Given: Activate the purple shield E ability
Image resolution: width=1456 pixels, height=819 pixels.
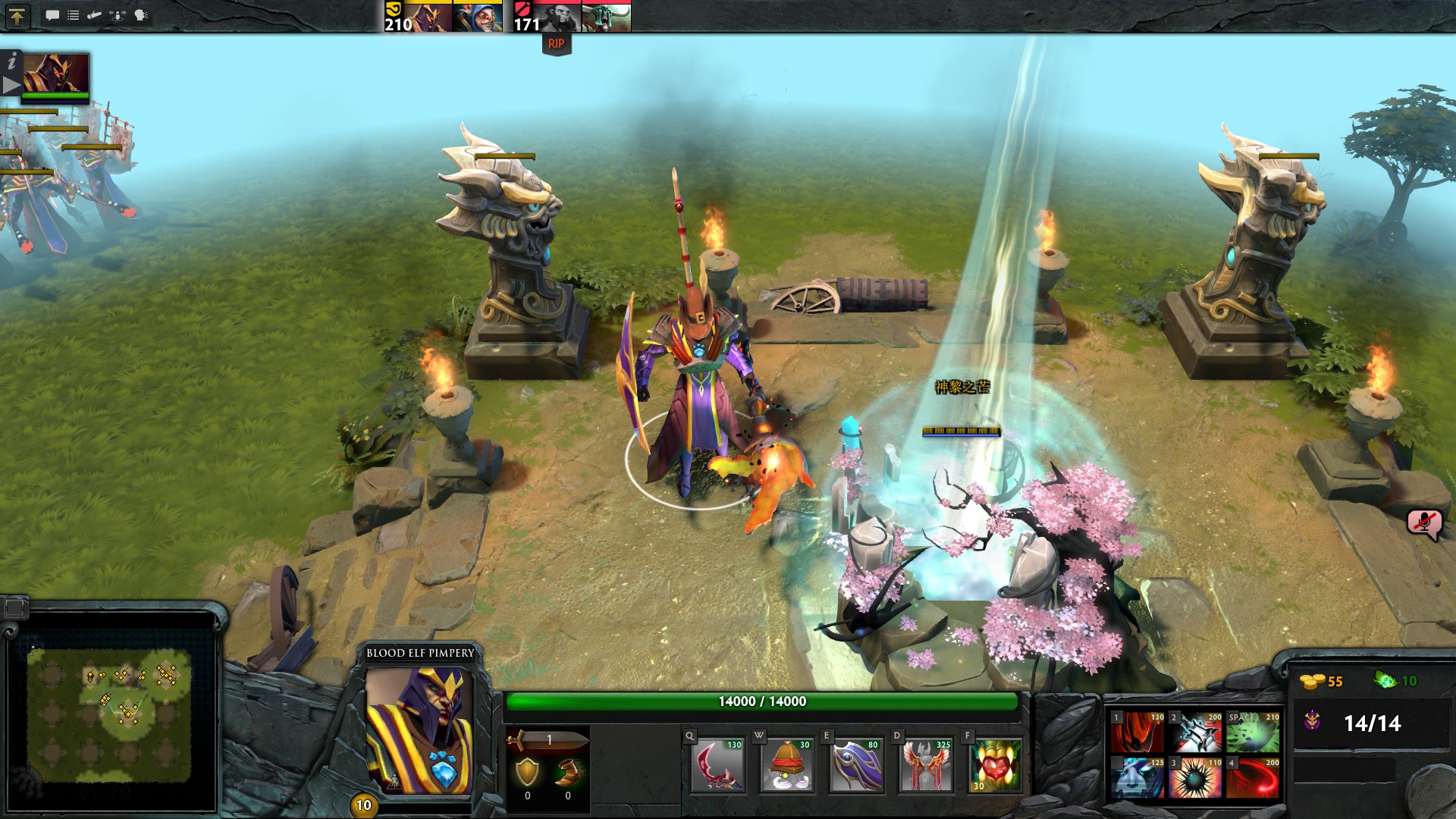Looking at the screenshot, I should coord(856,766).
